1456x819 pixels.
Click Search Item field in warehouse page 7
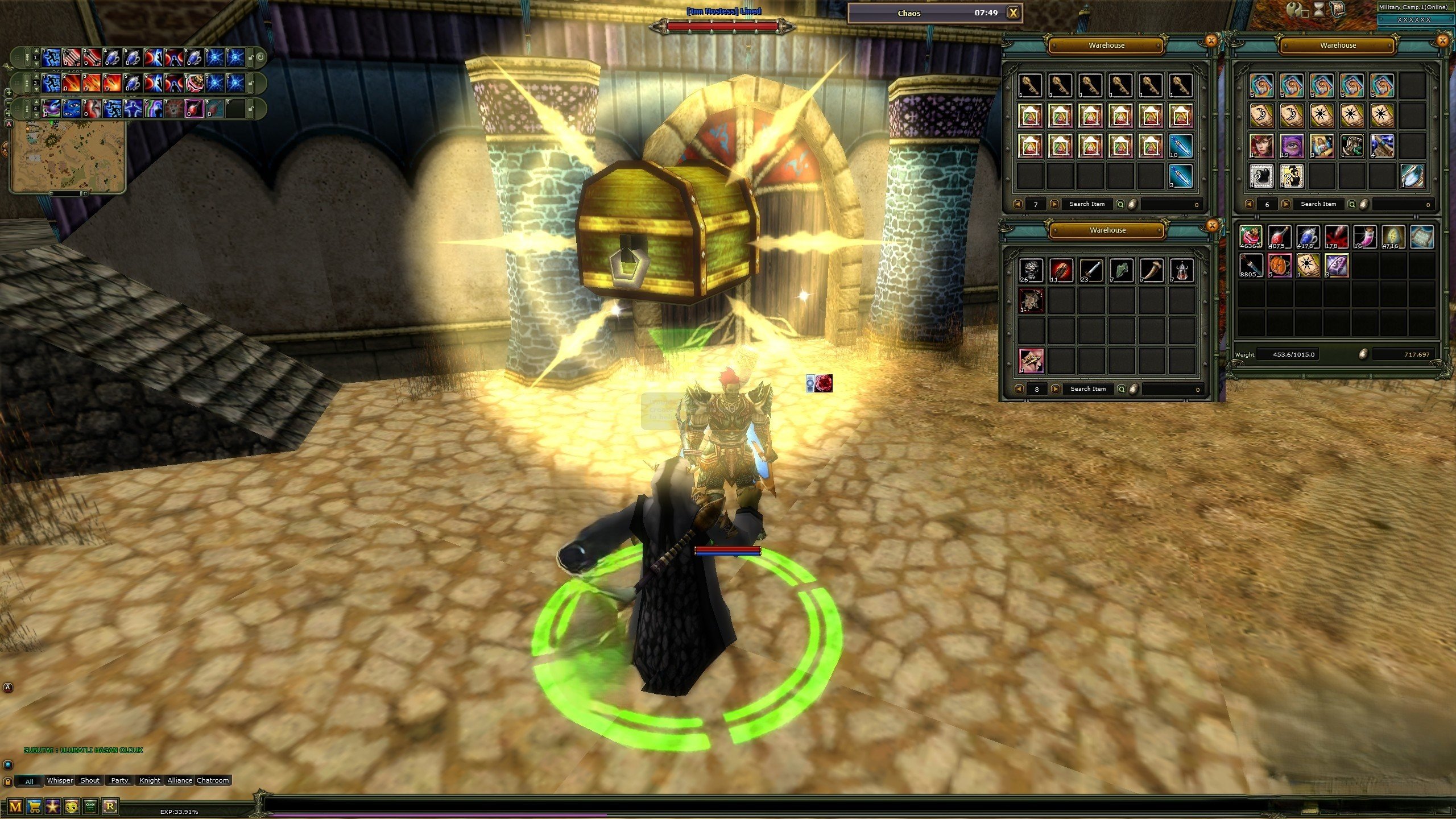[x=1087, y=204]
